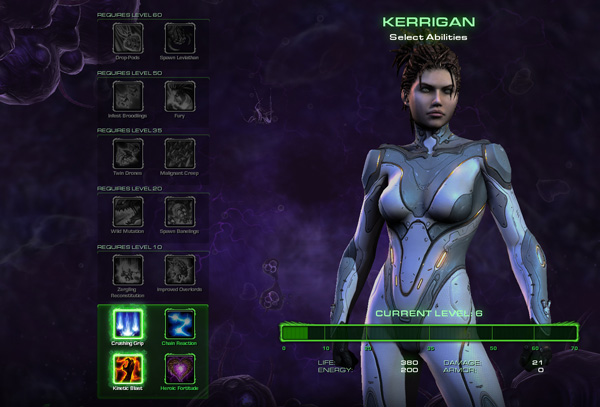This screenshot has height=407, width=600.
Task: Choose the Chain Reaction ability
Action: tap(177, 323)
